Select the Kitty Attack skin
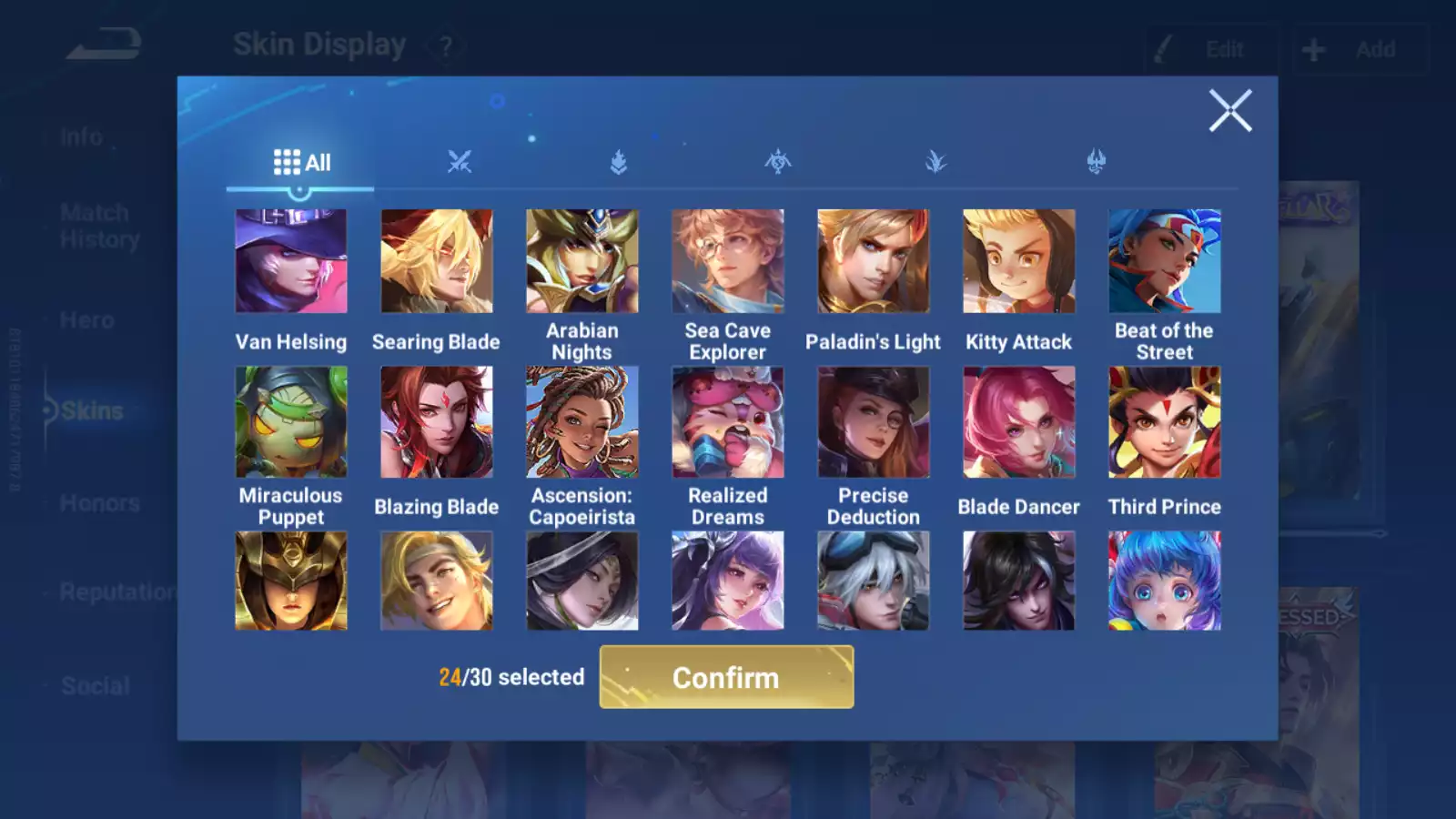 (1019, 262)
